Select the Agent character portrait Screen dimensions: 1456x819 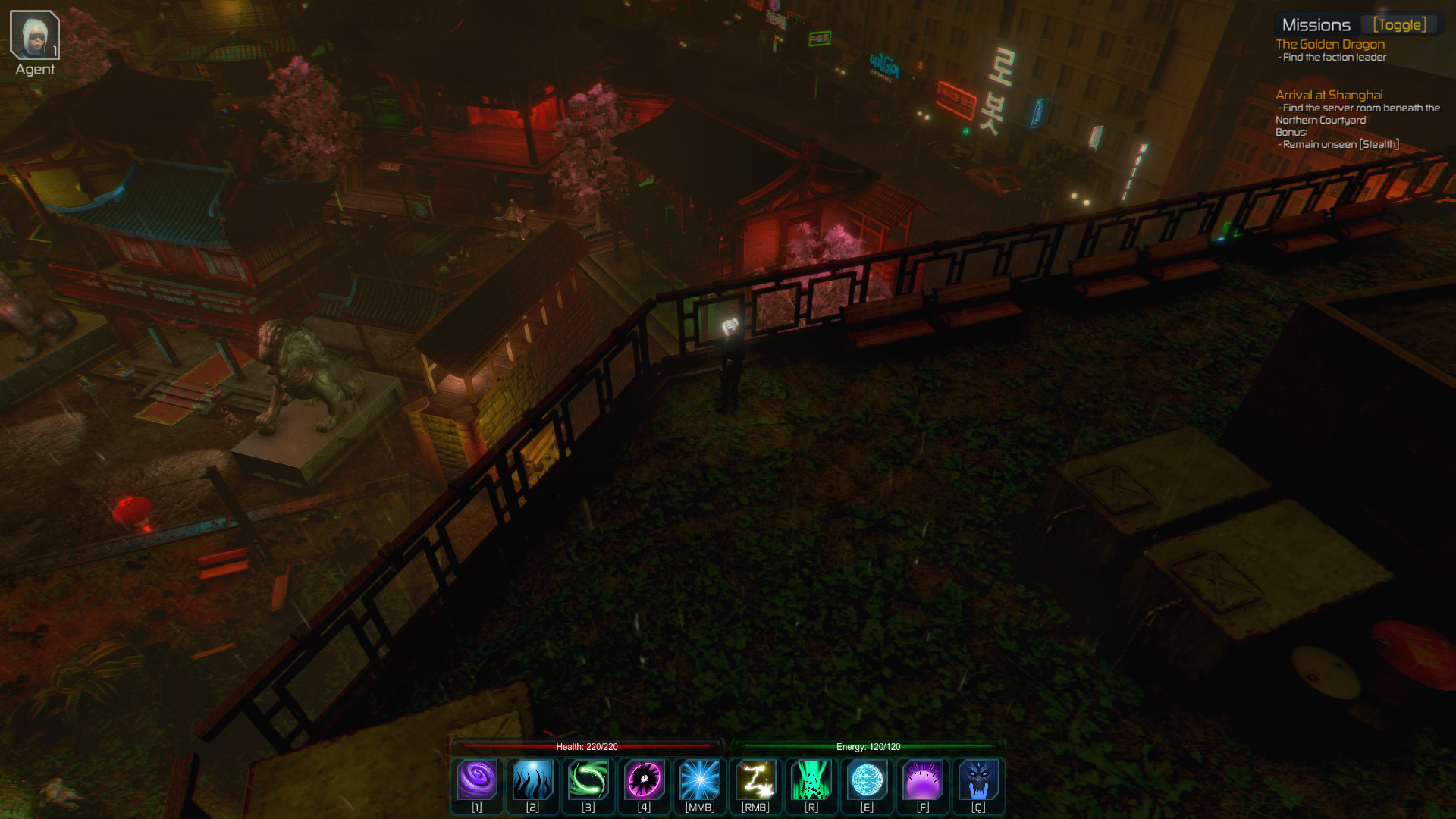(x=34, y=35)
